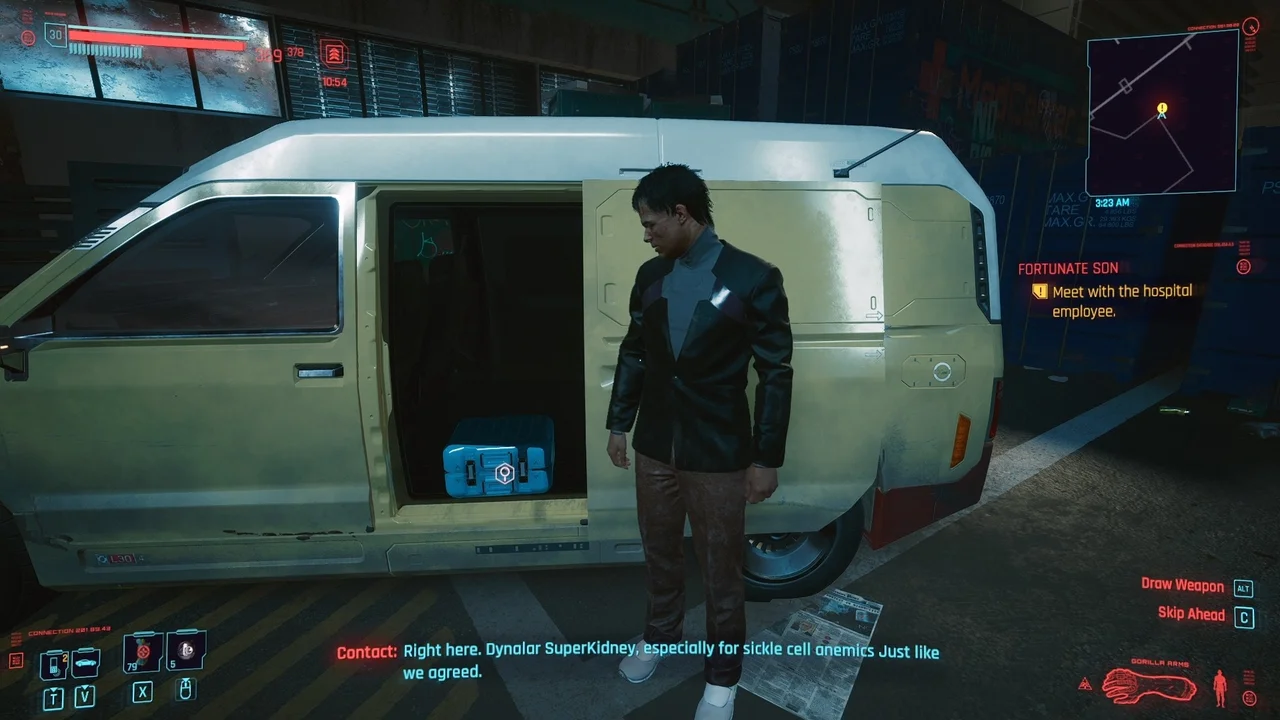Click the X keybind box under grenade slot

(143, 692)
